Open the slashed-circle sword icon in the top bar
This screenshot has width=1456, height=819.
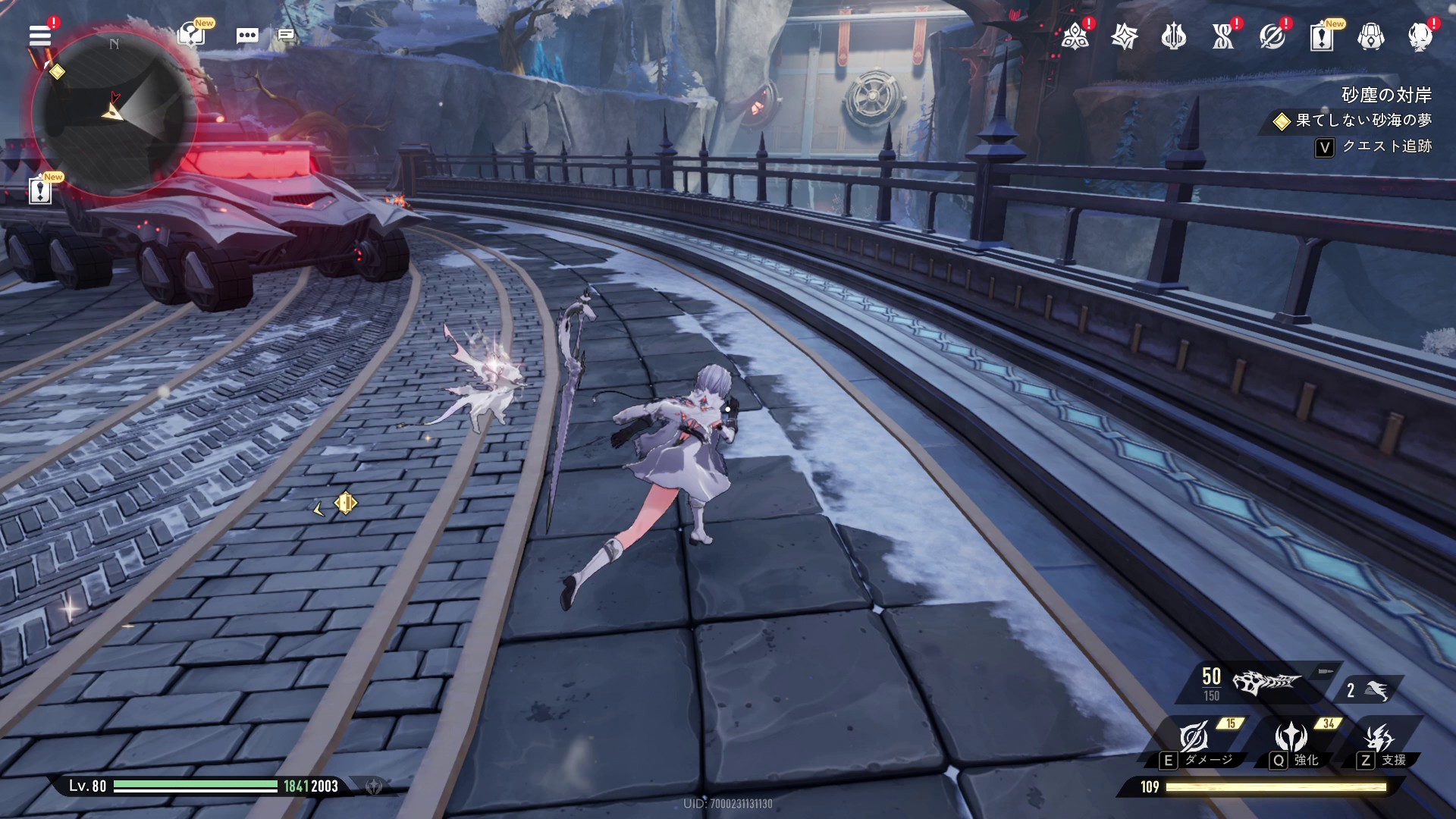1272,36
